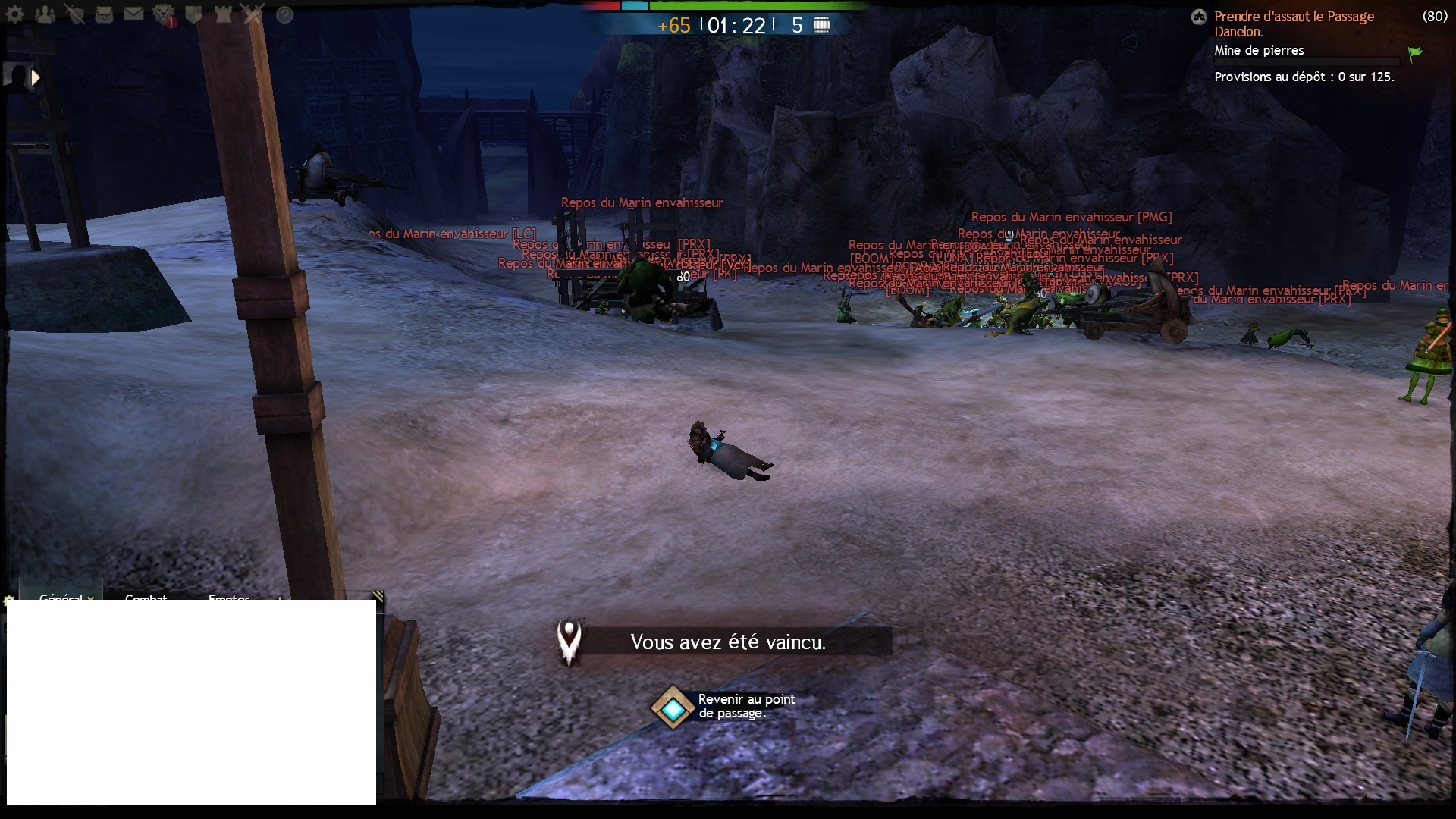Open the hero panel sword-and-shield icon

[x=74, y=14]
